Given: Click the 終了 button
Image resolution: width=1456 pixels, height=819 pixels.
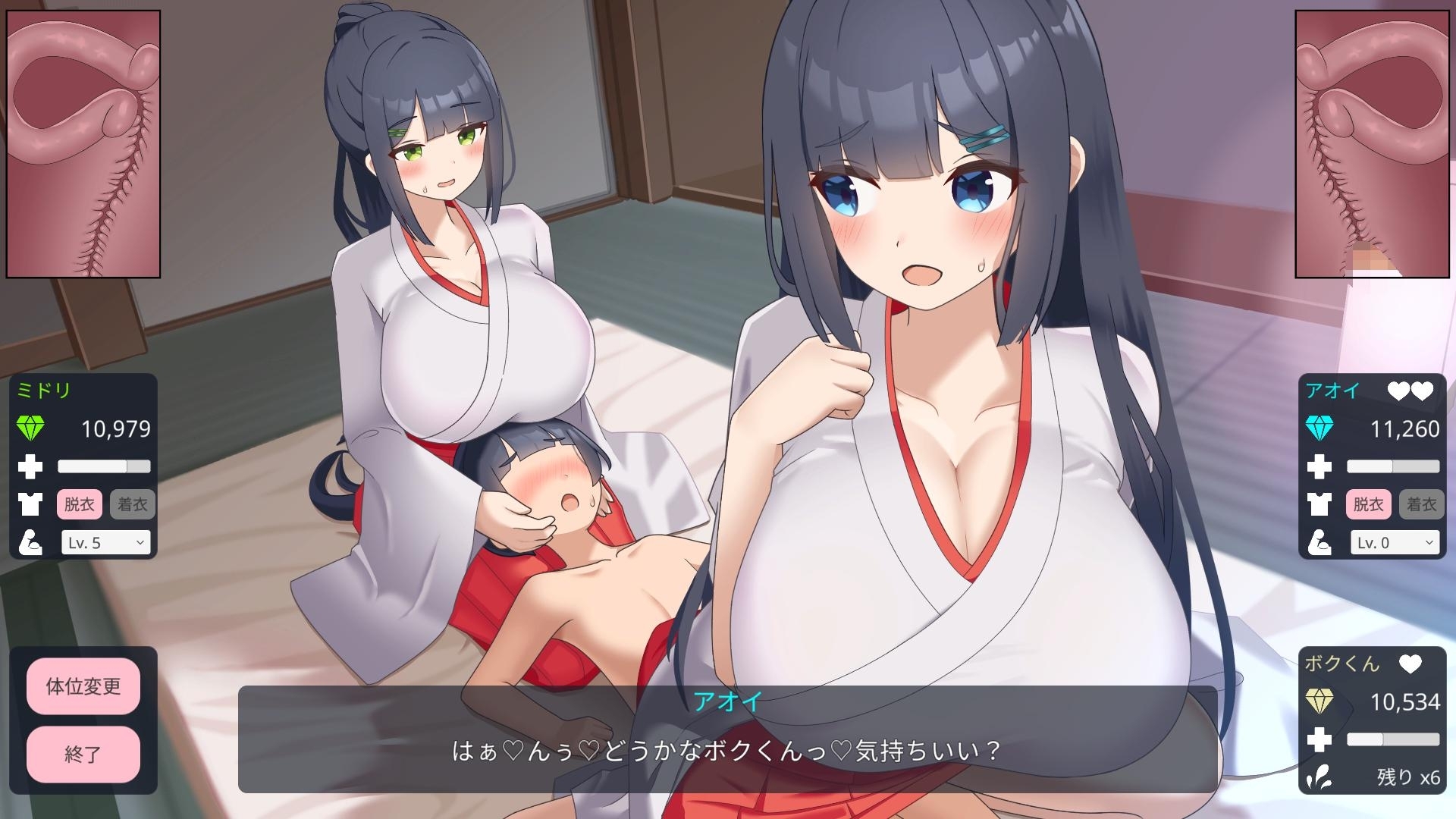Looking at the screenshot, I should coord(83,755).
